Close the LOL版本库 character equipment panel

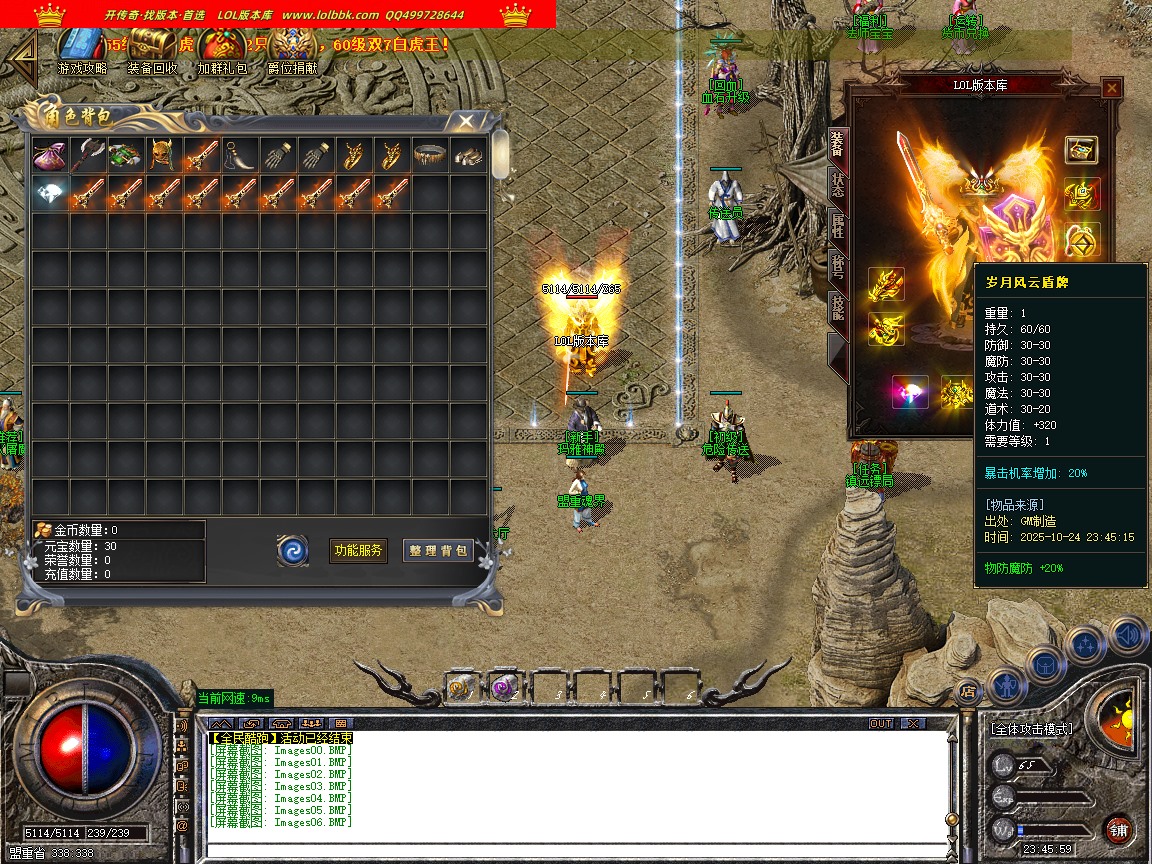pos(1111,88)
